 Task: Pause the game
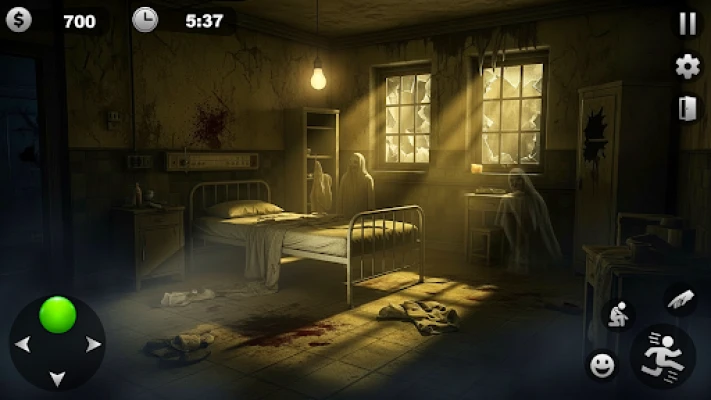click(x=687, y=24)
